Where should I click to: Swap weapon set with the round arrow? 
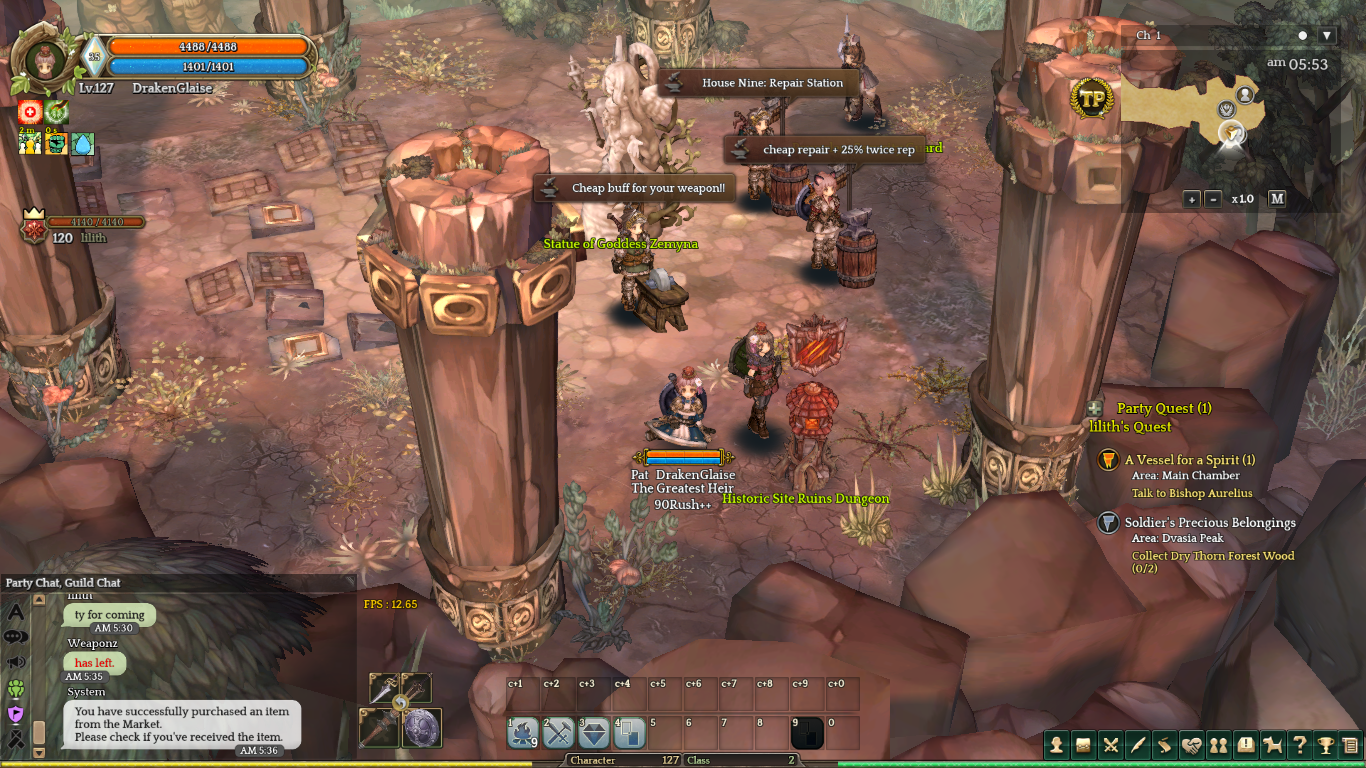(400, 704)
